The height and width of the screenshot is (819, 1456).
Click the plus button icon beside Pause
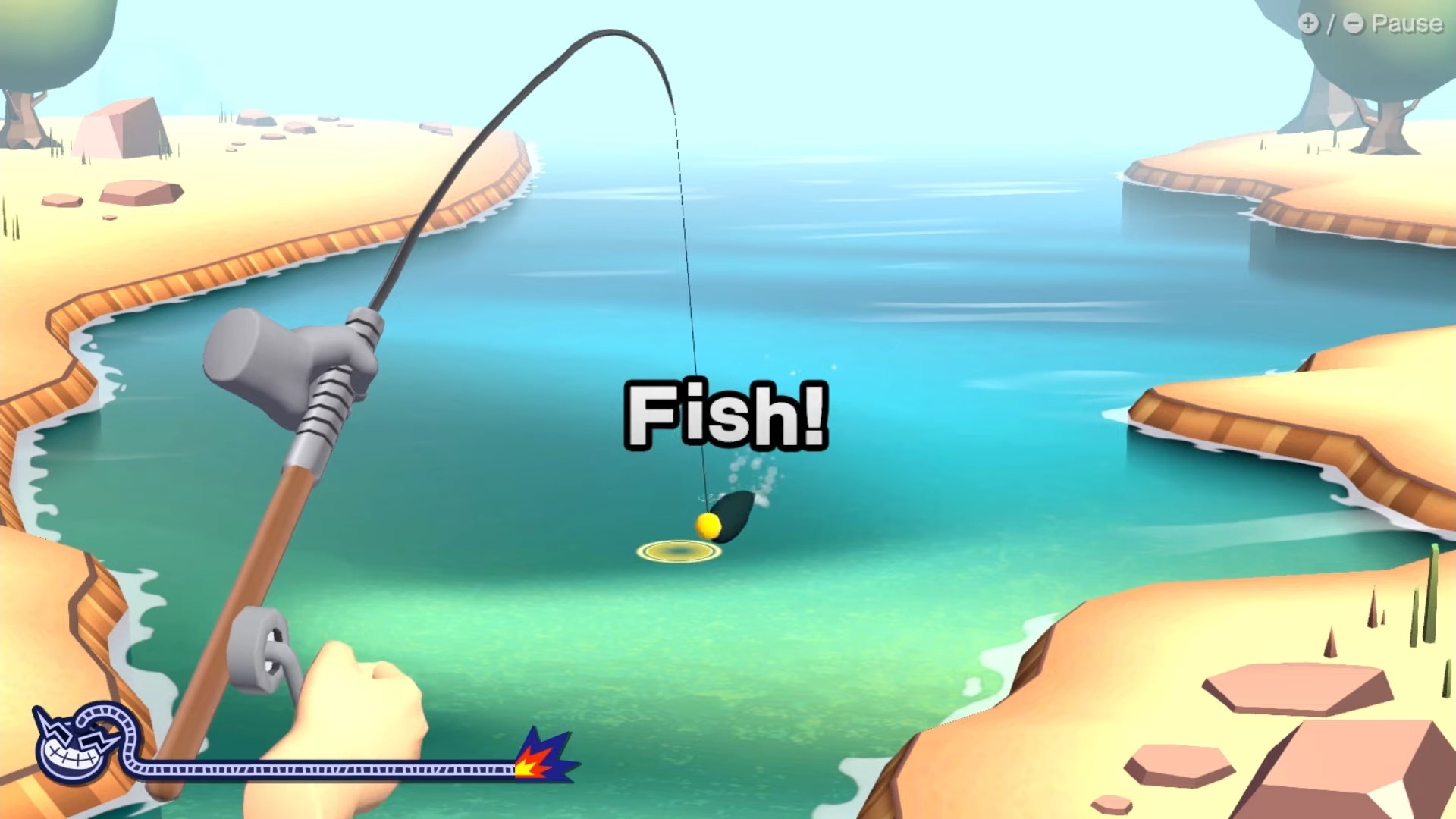coord(1310,24)
